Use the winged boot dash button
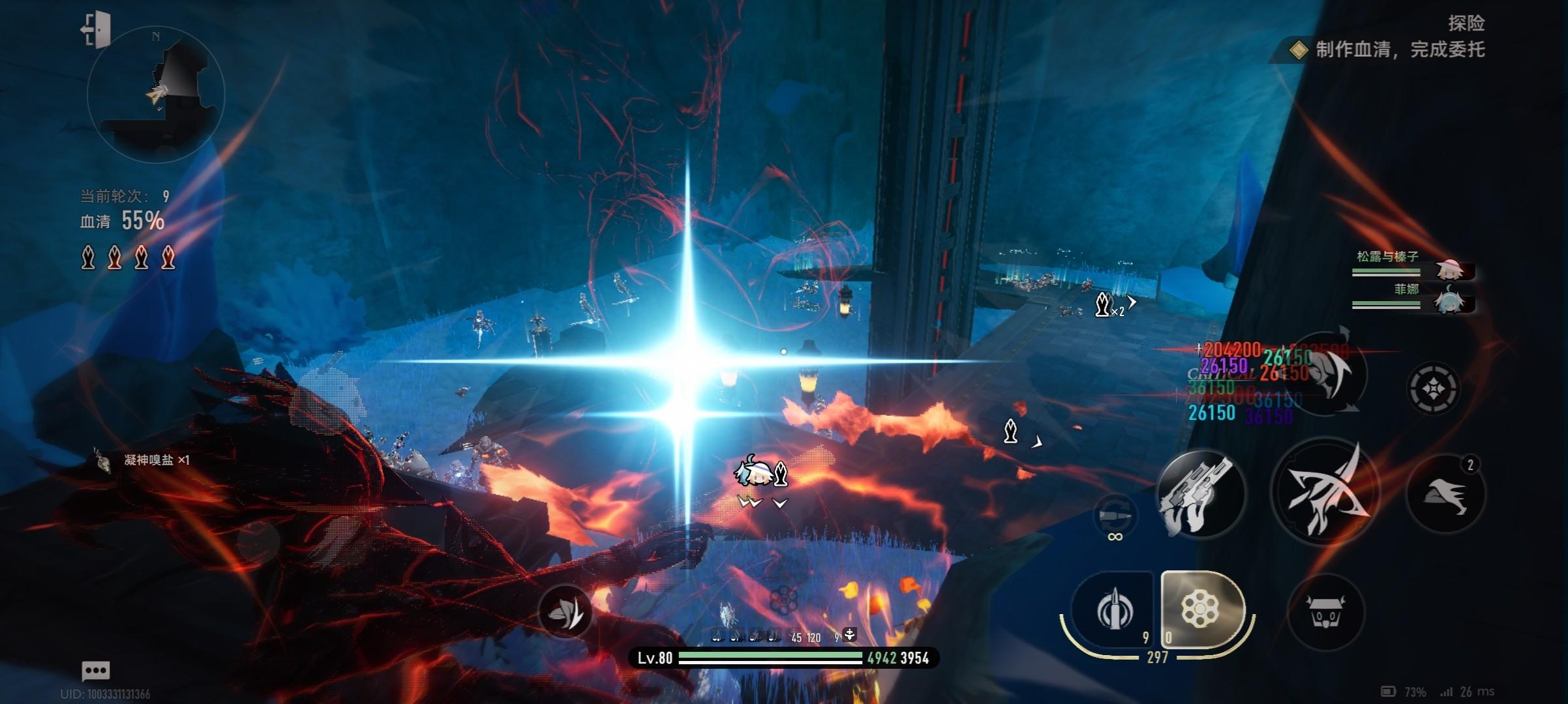This screenshot has width=1568, height=704. pyautogui.click(x=1446, y=493)
